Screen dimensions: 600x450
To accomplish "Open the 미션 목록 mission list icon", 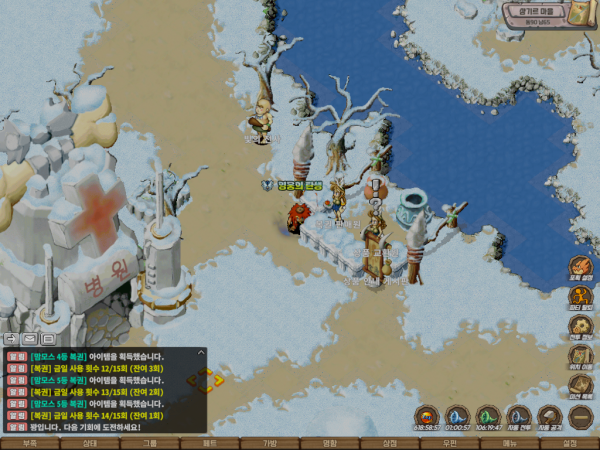I will coord(581,384).
